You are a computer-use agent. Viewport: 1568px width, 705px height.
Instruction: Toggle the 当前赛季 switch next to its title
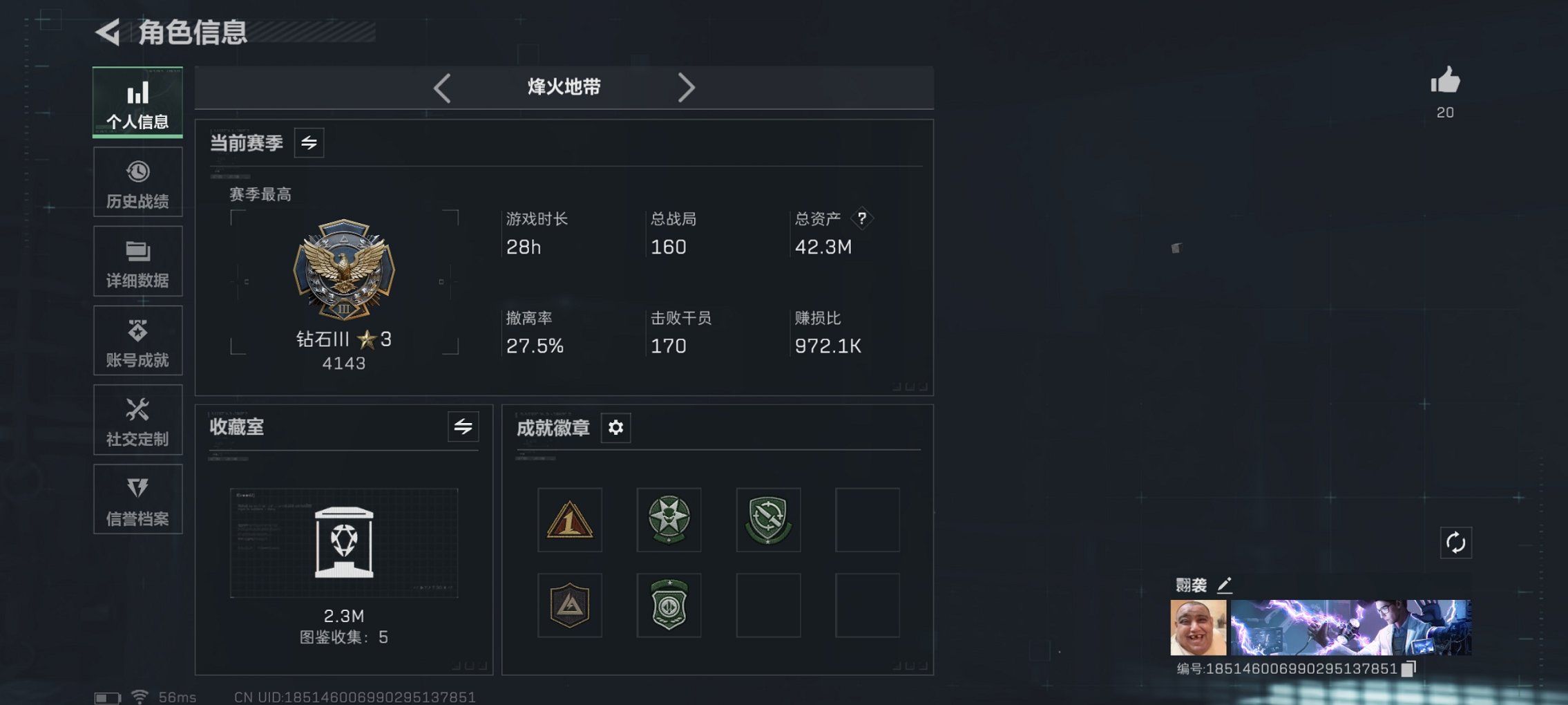(309, 142)
